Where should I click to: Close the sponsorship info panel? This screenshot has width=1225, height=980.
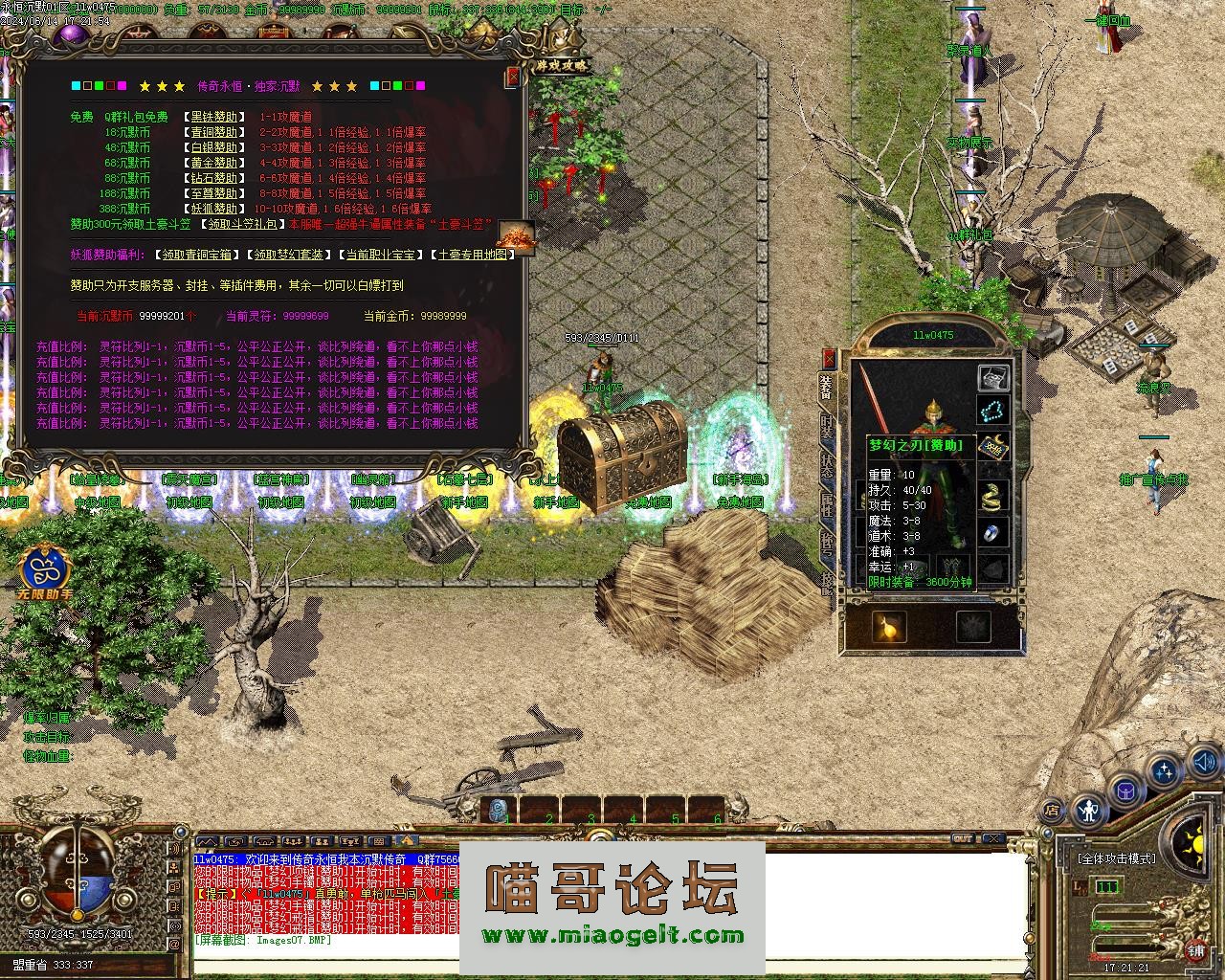[513, 76]
